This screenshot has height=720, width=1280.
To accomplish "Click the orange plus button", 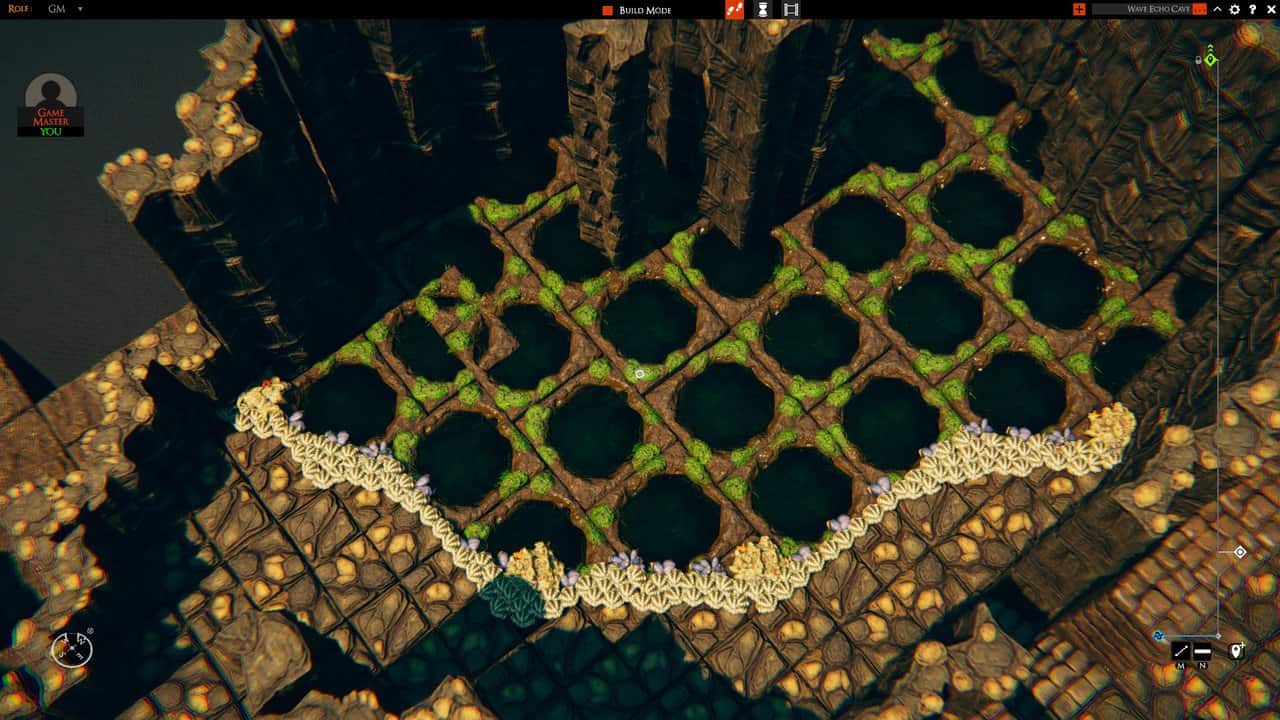I will click(x=1079, y=9).
